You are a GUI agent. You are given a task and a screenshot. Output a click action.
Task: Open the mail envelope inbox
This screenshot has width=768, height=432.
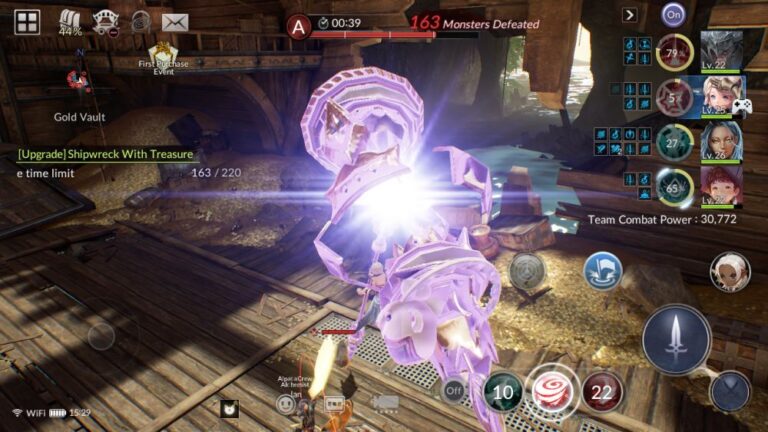(175, 22)
